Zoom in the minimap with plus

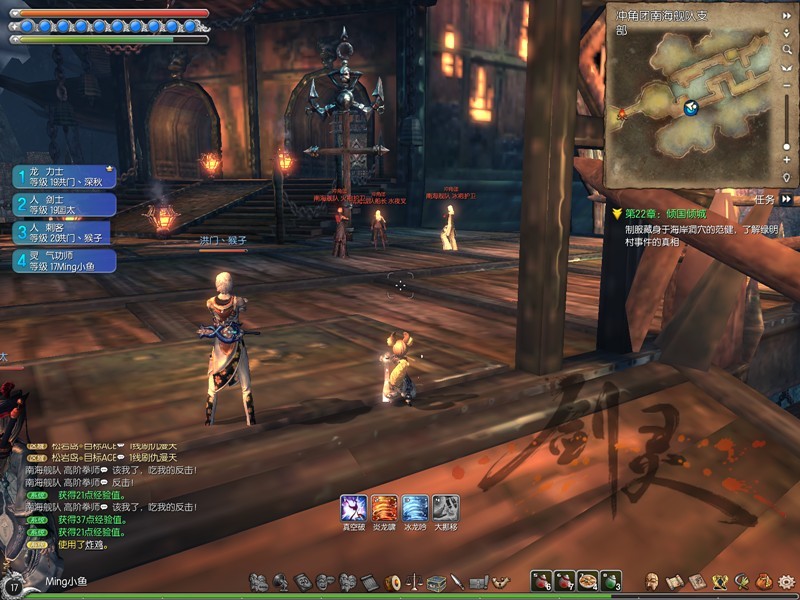click(x=787, y=159)
